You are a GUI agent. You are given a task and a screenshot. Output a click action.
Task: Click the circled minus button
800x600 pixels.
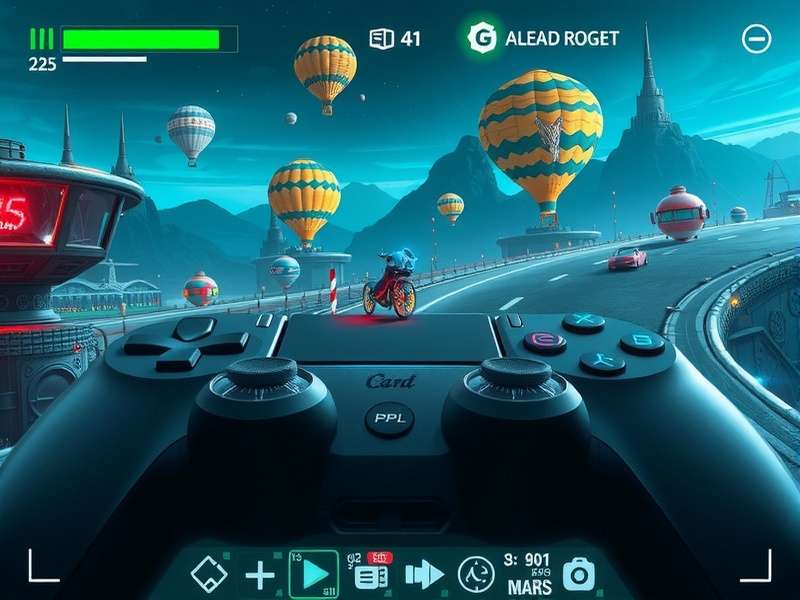757,39
